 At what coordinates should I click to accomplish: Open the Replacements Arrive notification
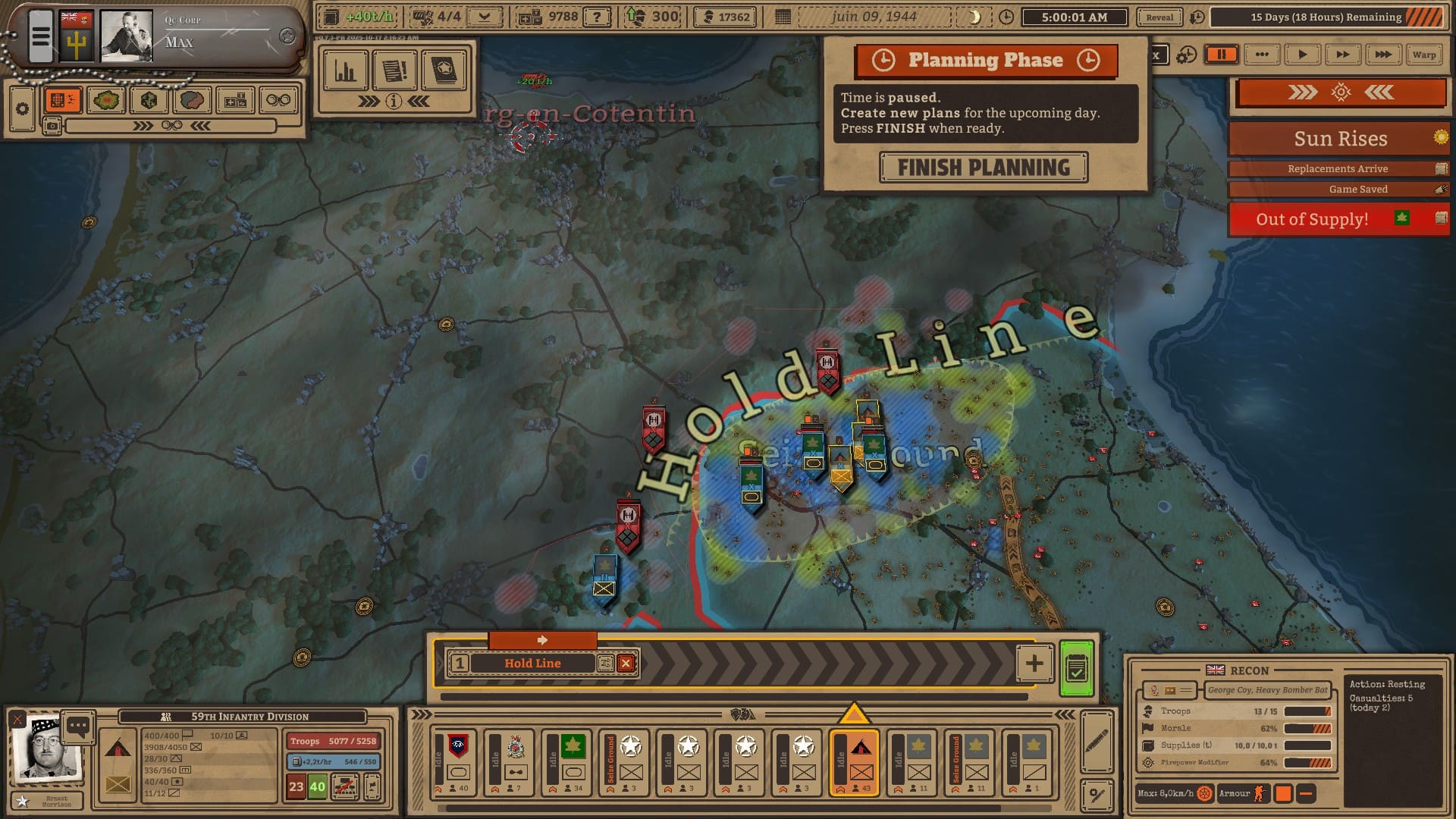(1338, 168)
